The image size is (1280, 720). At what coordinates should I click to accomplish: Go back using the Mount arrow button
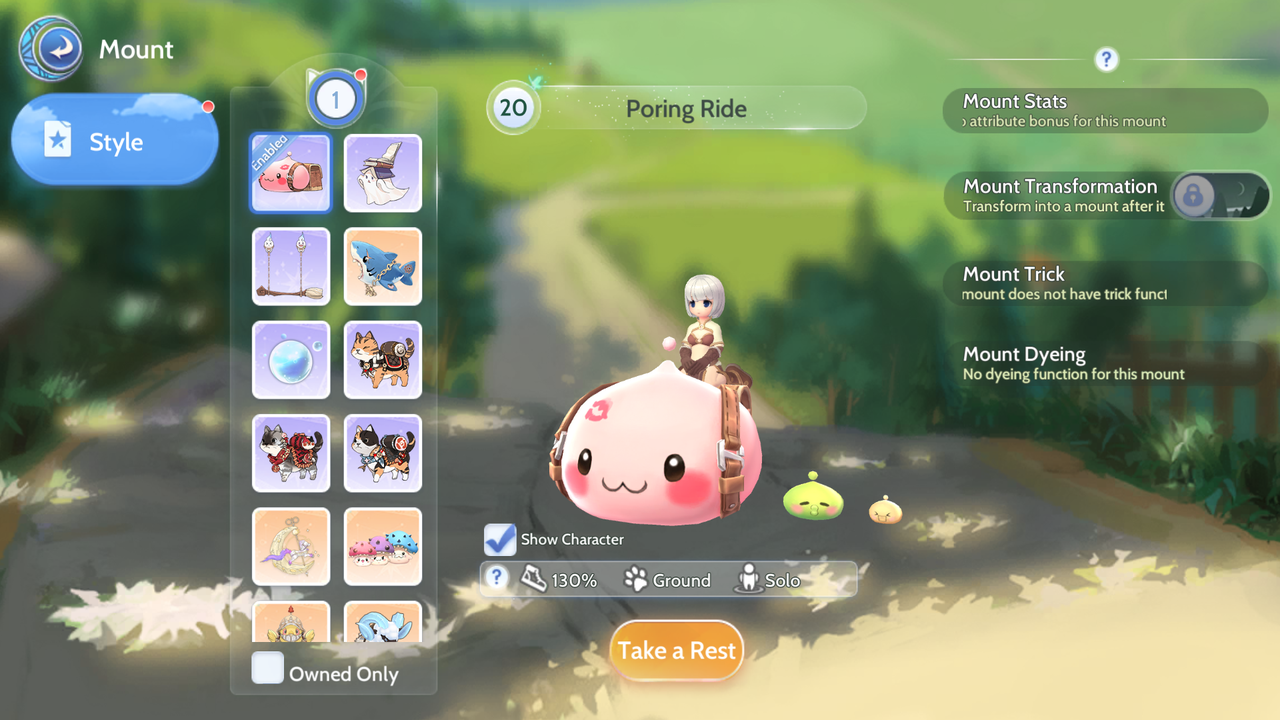[x=50, y=49]
